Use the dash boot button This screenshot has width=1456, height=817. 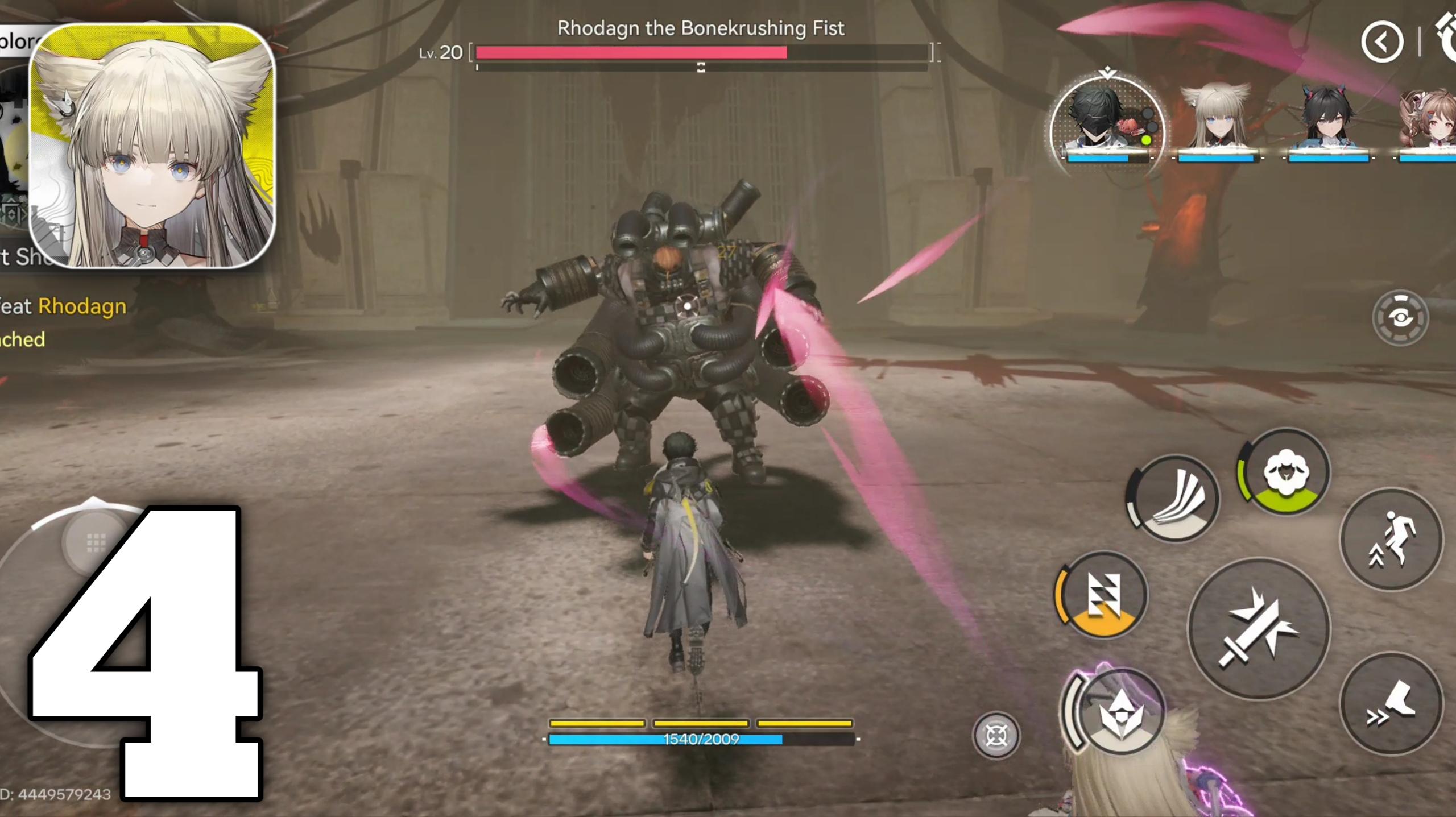(1391, 704)
